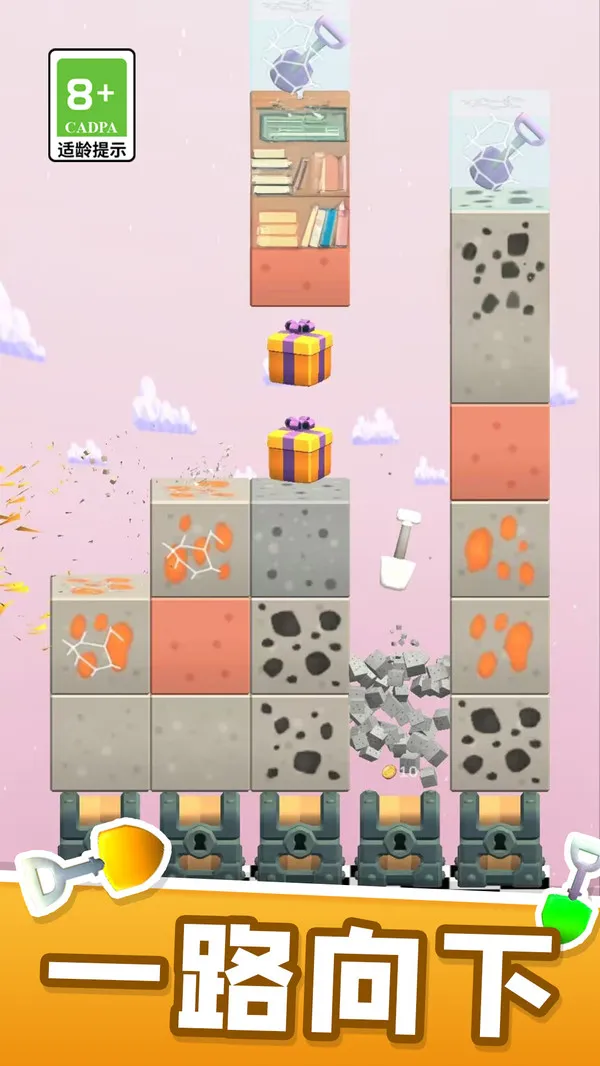Open the CADPA 8+ age rating notice
This screenshot has height=1066, width=600.
91,106
